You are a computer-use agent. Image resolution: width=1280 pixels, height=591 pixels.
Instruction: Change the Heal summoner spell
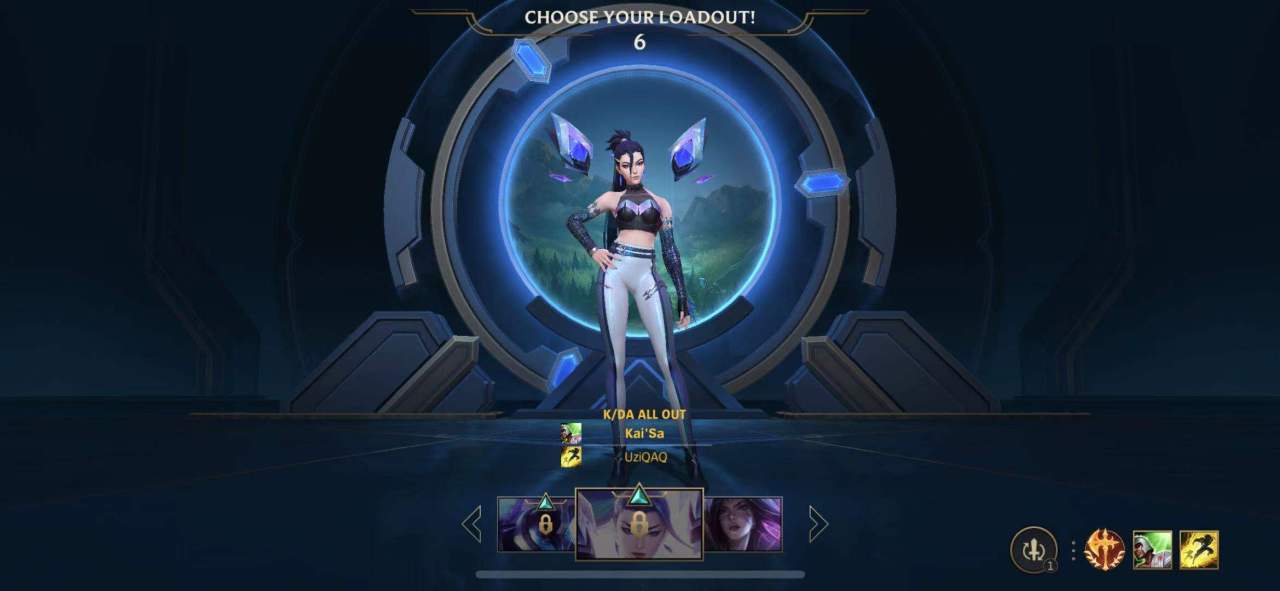tap(1152, 550)
